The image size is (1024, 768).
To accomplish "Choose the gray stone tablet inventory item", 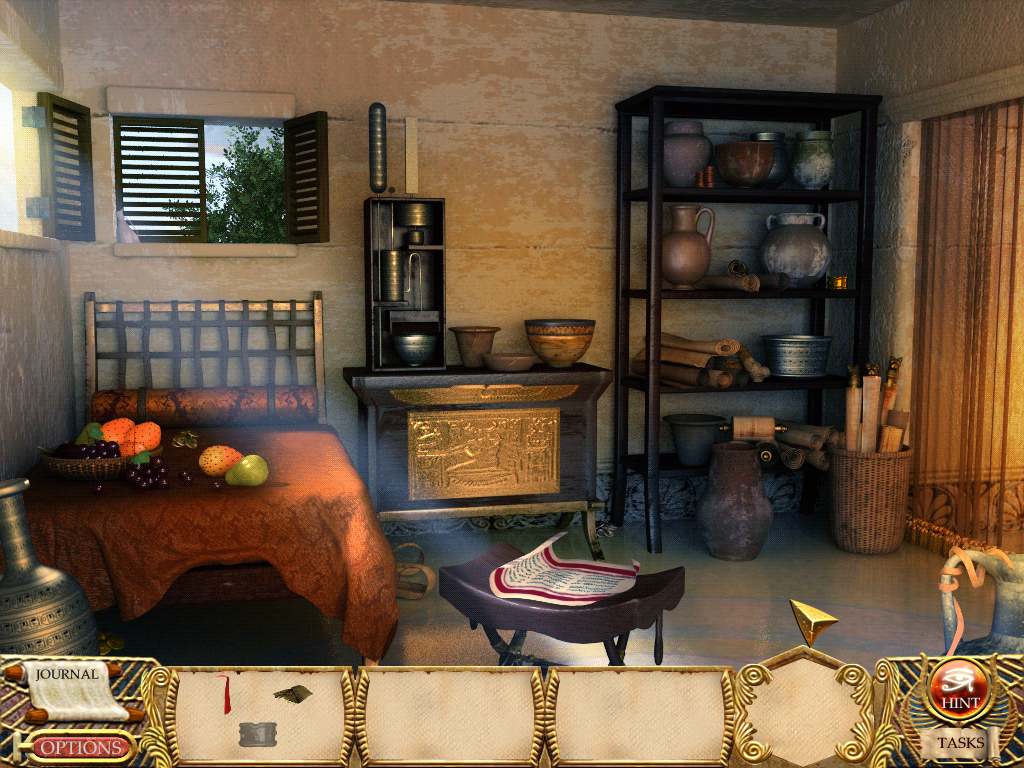I will point(257,735).
